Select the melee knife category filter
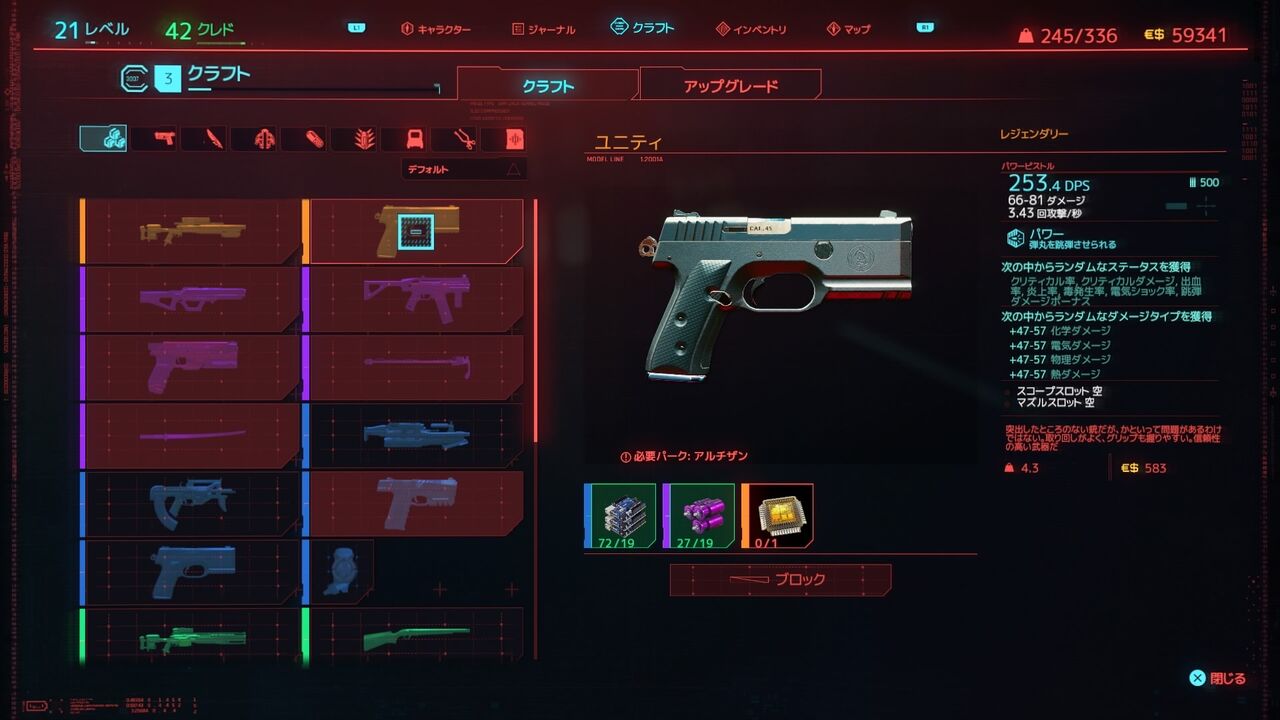The width and height of the screenshot is (1280, 720). click(x=212, y=138)
